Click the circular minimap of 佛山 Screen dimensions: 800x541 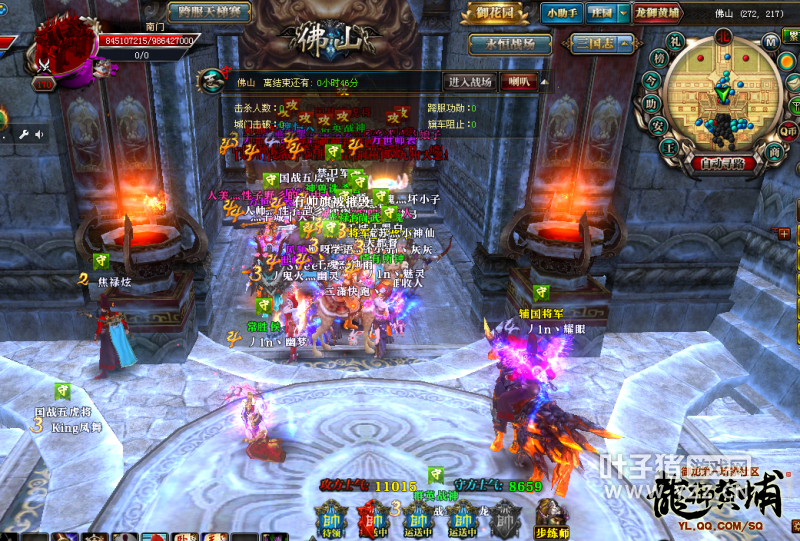[723, 98]
